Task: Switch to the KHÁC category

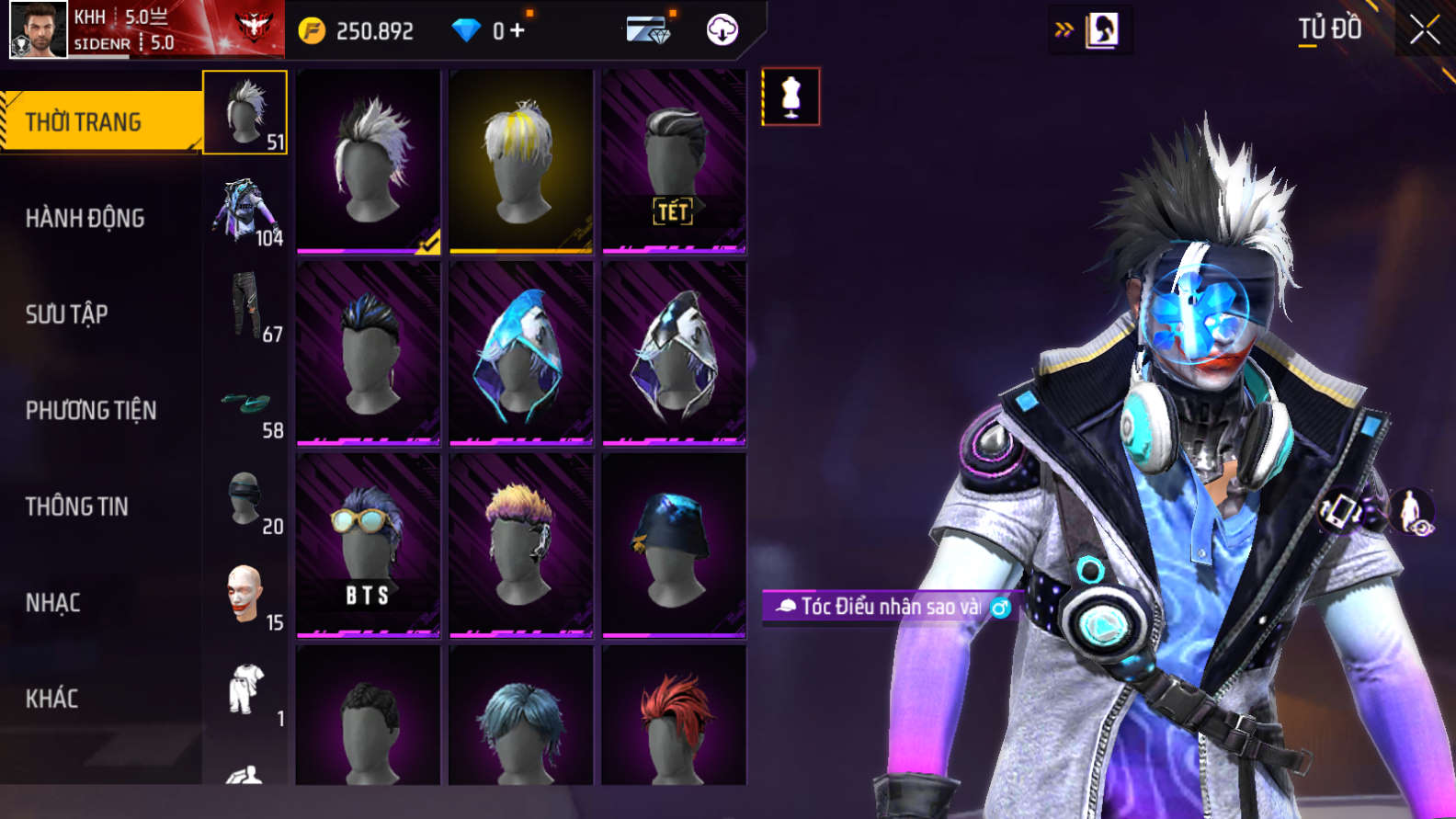Action: [52, 699]
